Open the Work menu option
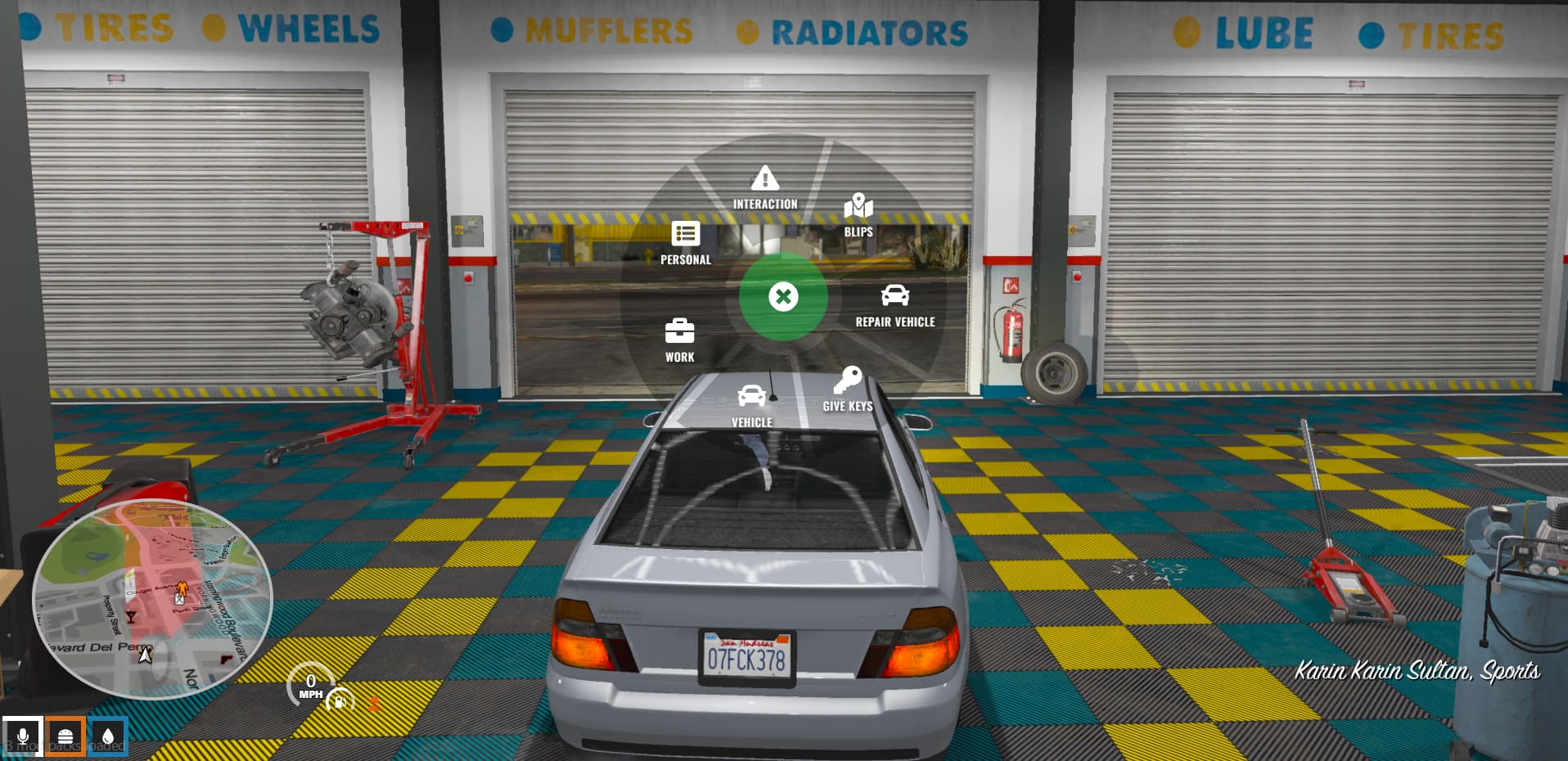This screenshot has width=1568, height=761. coord(679,340)
